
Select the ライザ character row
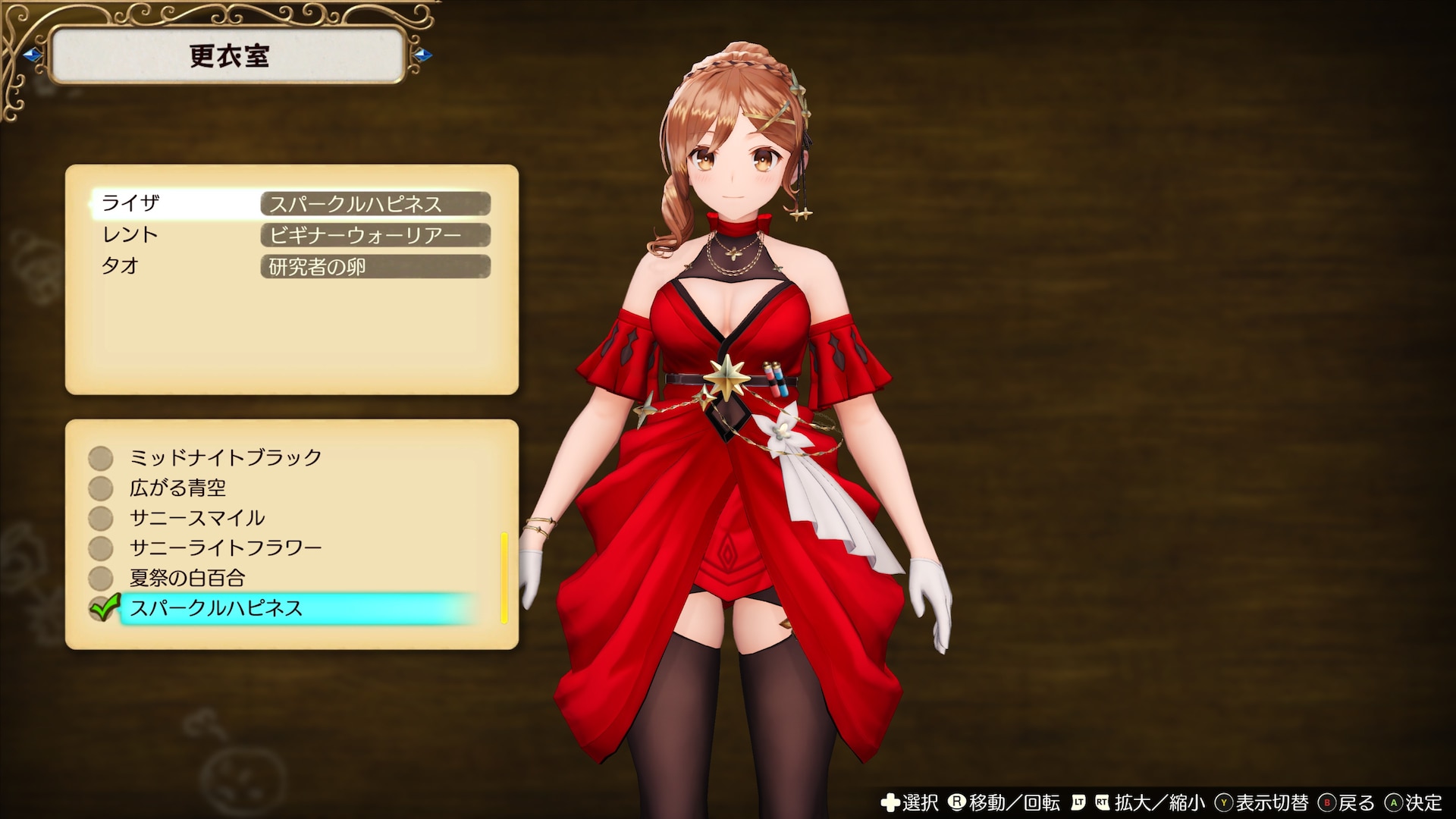pos(292,203)
